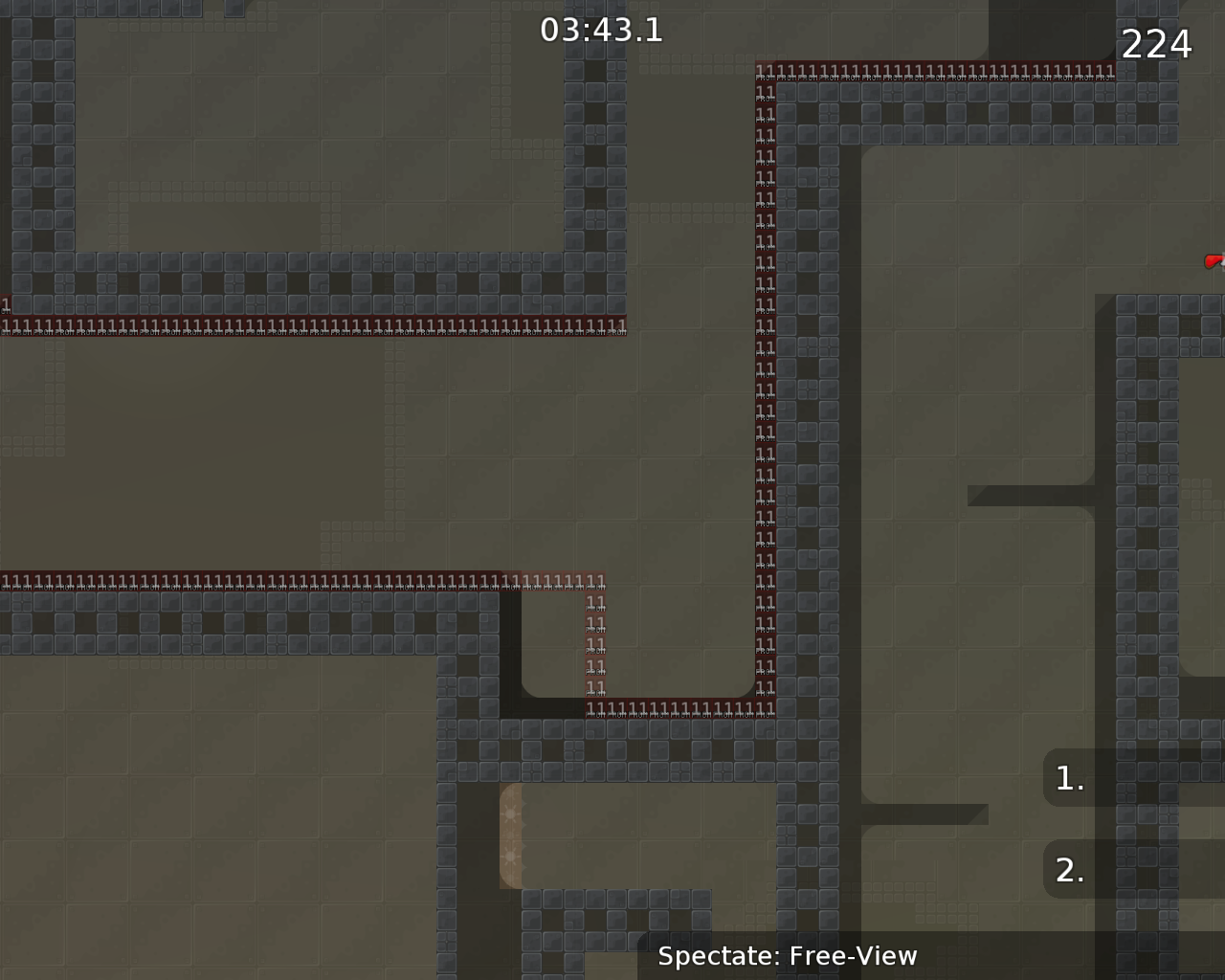Click a stopper tile on the long vertical wall

tap(764, 383)
